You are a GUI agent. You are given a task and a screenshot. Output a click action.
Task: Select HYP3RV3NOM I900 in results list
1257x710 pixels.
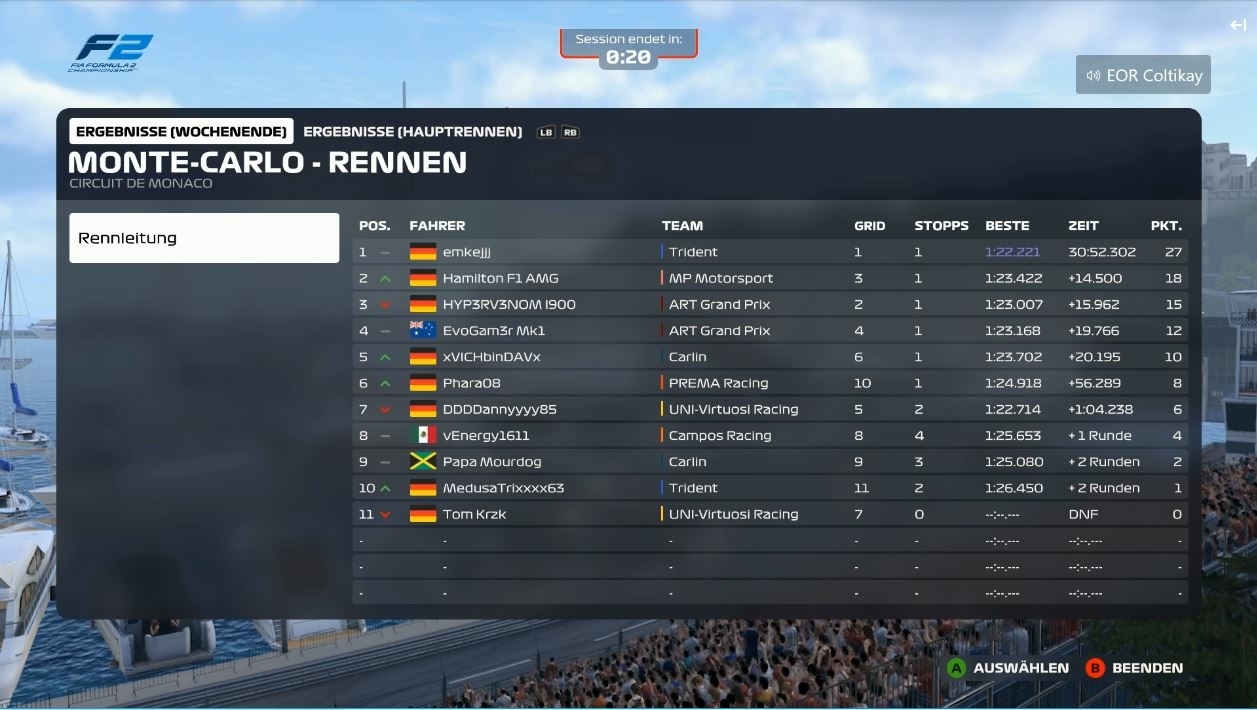coord(770,304)
